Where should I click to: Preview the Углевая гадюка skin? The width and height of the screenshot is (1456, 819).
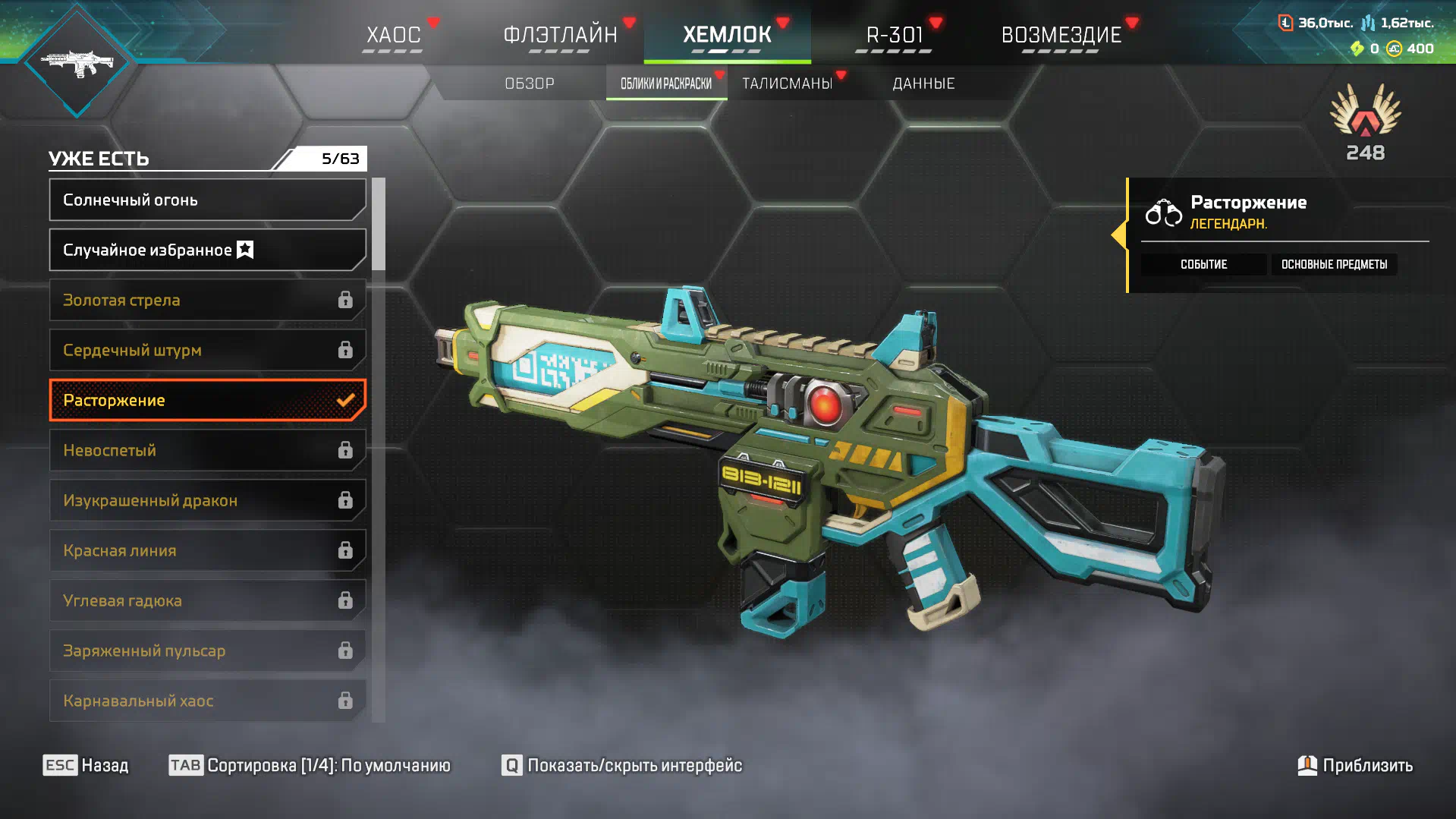coord(207,600)
